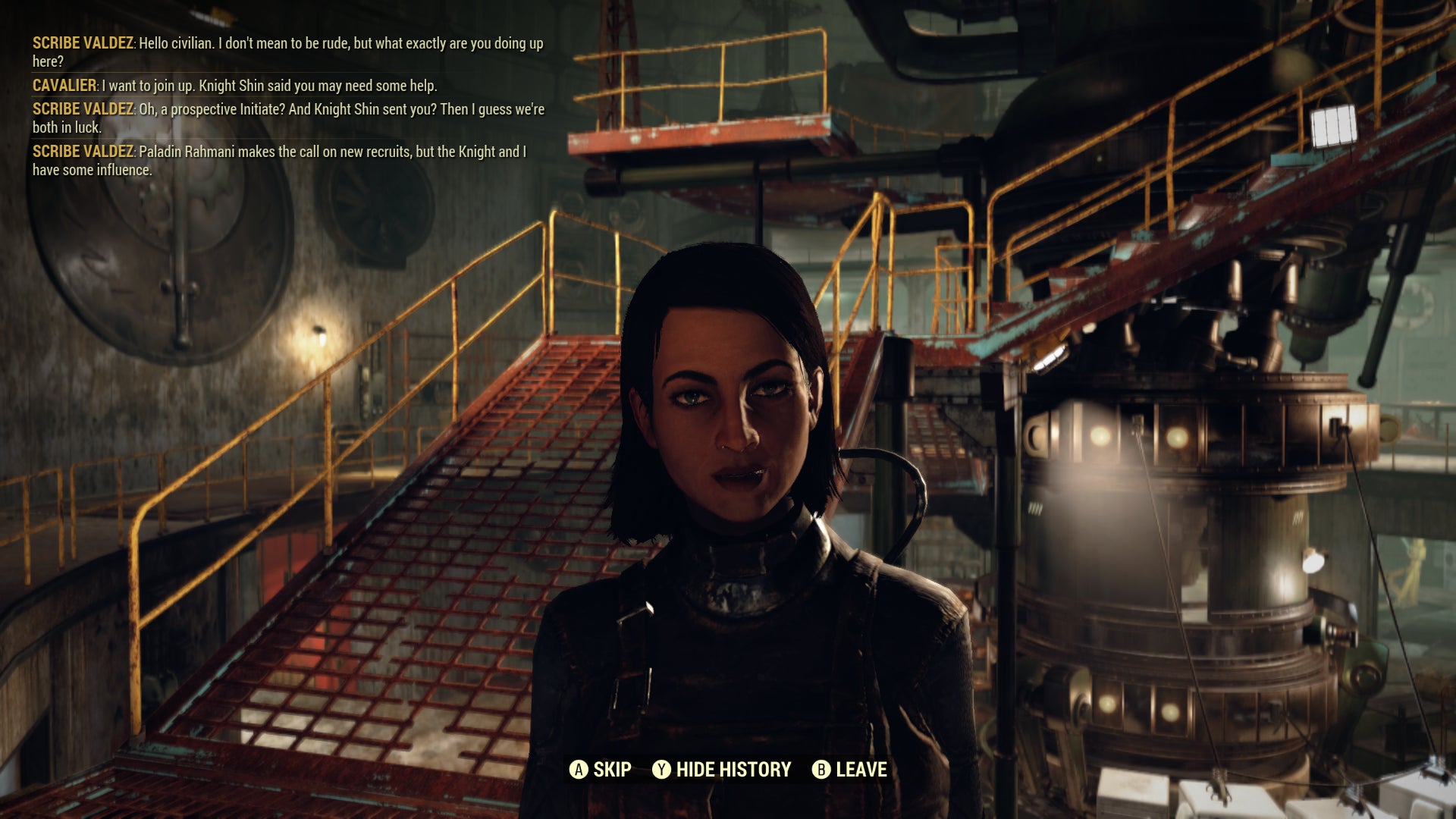Screen dimensions: 1456x819
Task: Click the SKIP prompt icon at bottom
Action: click(x=580, y=768)
